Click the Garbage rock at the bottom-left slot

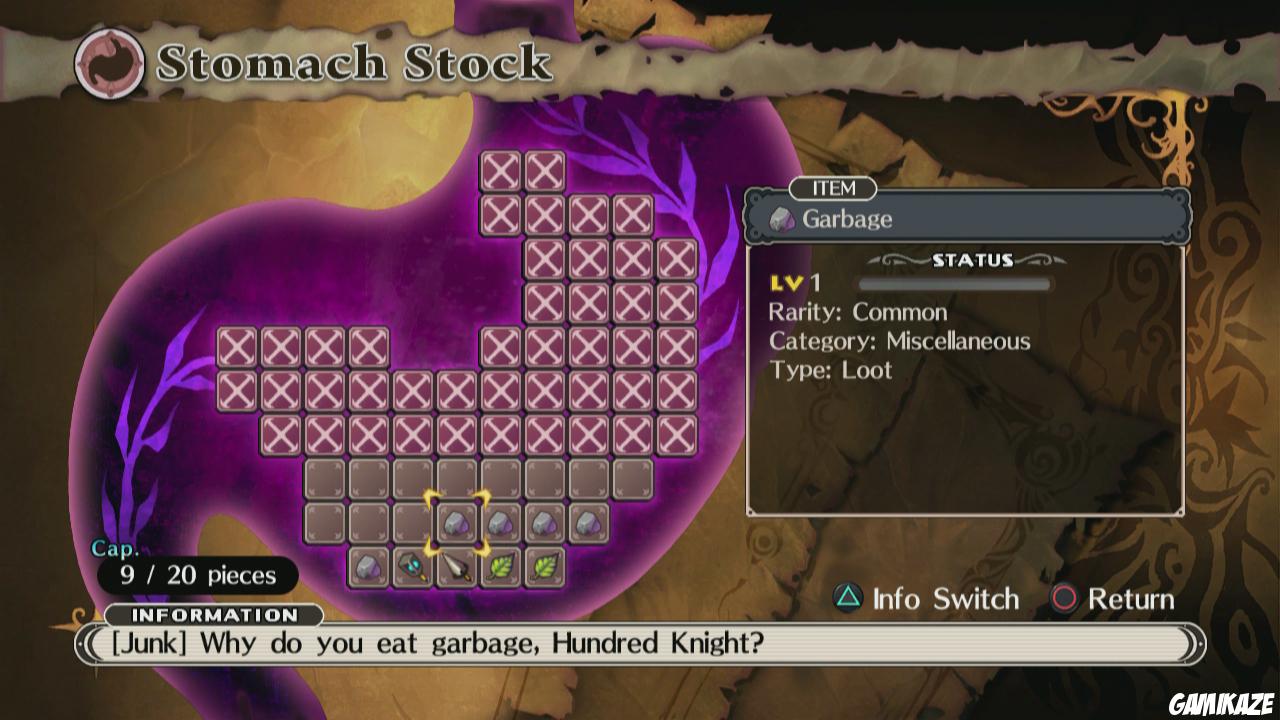point(370,567)
